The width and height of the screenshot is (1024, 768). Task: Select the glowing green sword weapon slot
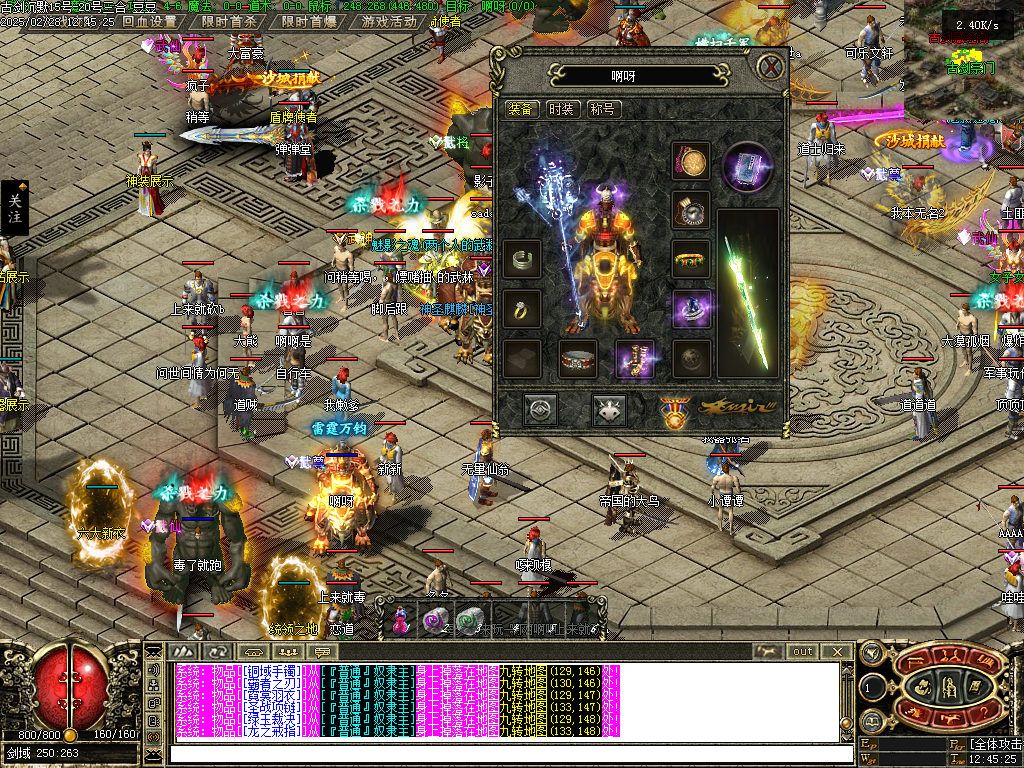pyautogui.click(x=748, y=290)
